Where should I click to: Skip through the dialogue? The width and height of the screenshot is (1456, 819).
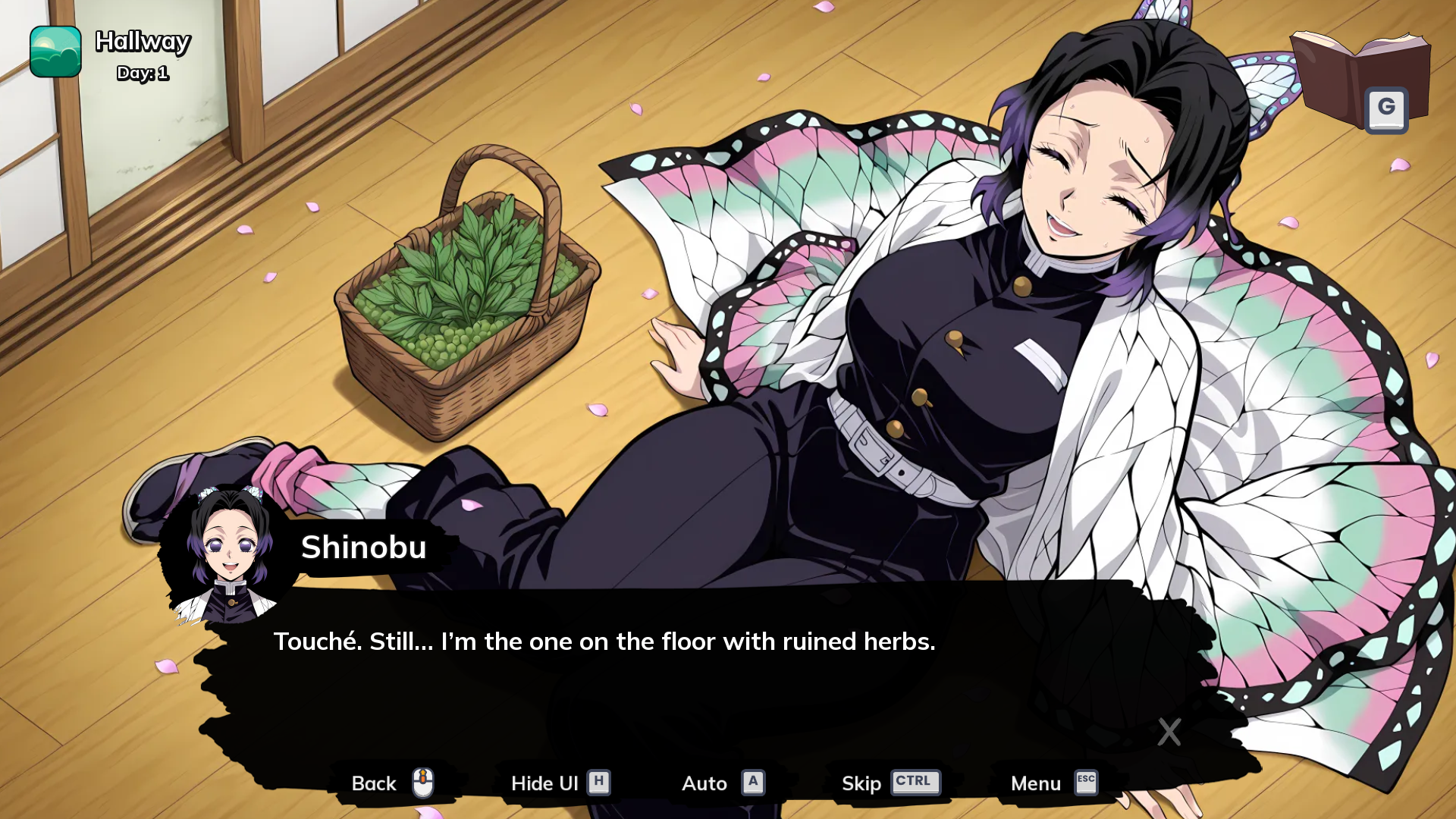click(890, 783)
